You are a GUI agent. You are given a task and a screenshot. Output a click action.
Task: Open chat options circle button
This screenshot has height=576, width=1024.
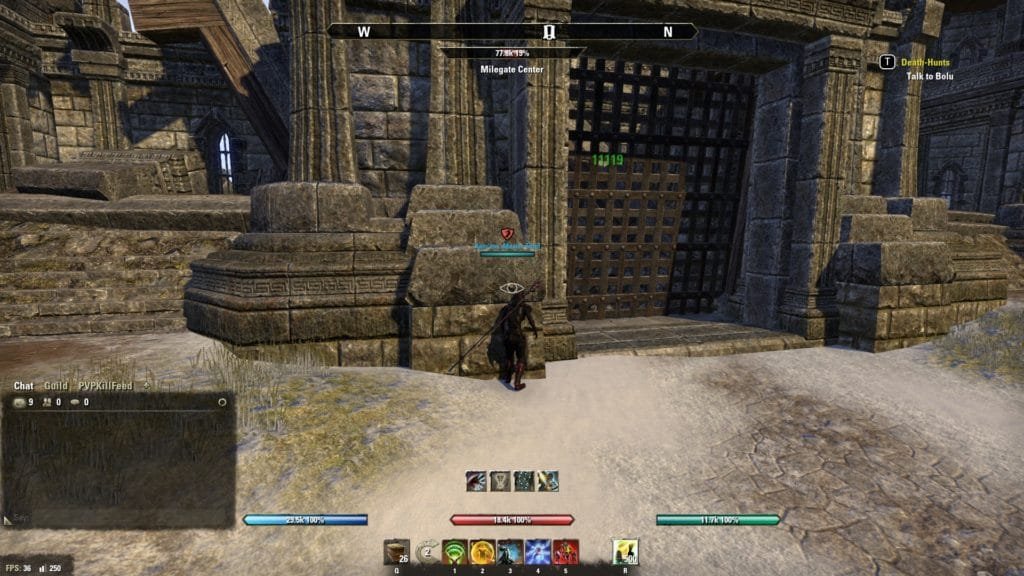point(222,402)
